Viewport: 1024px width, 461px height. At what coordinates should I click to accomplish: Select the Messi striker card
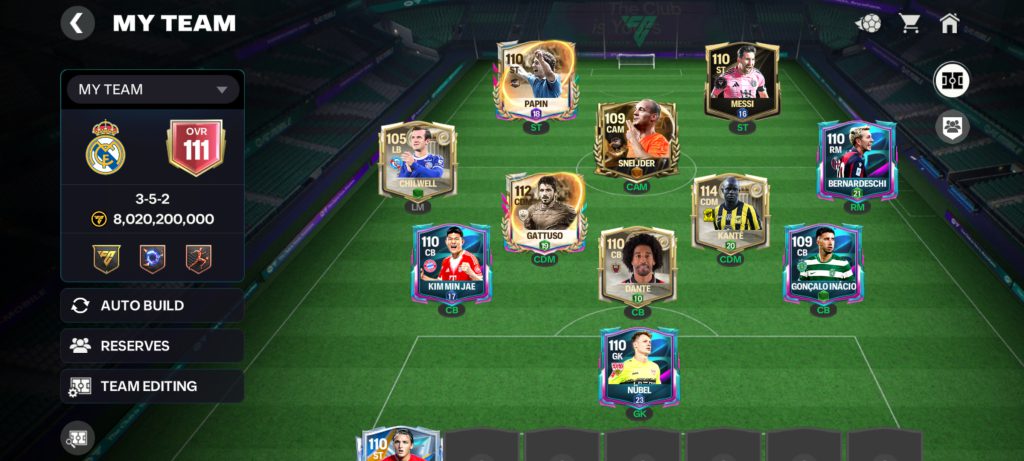(x=741, y=82)
